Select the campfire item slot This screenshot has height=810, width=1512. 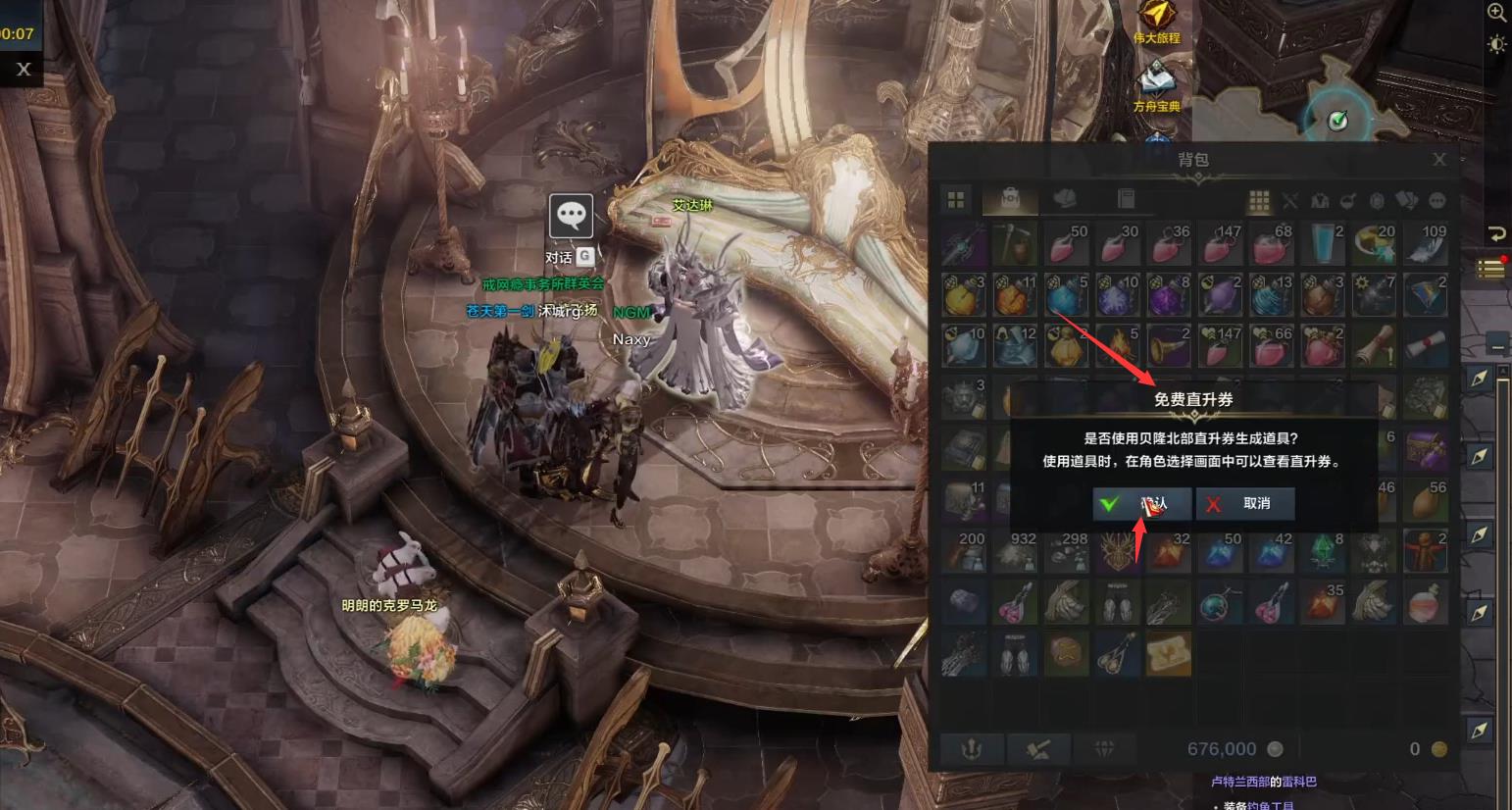pos(1118,345)
